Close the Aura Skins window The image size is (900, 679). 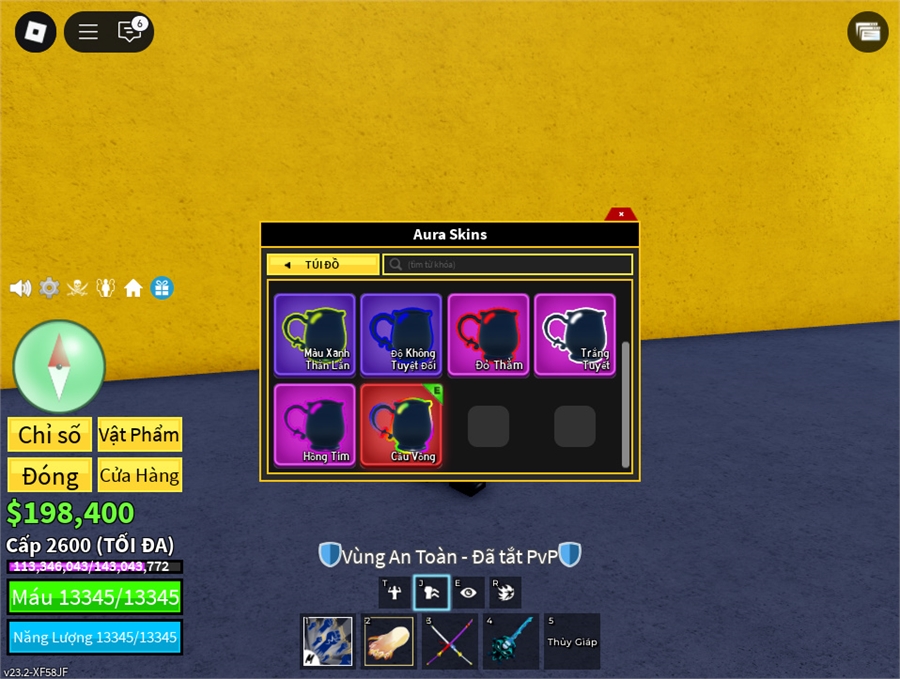tap(621, 214)
